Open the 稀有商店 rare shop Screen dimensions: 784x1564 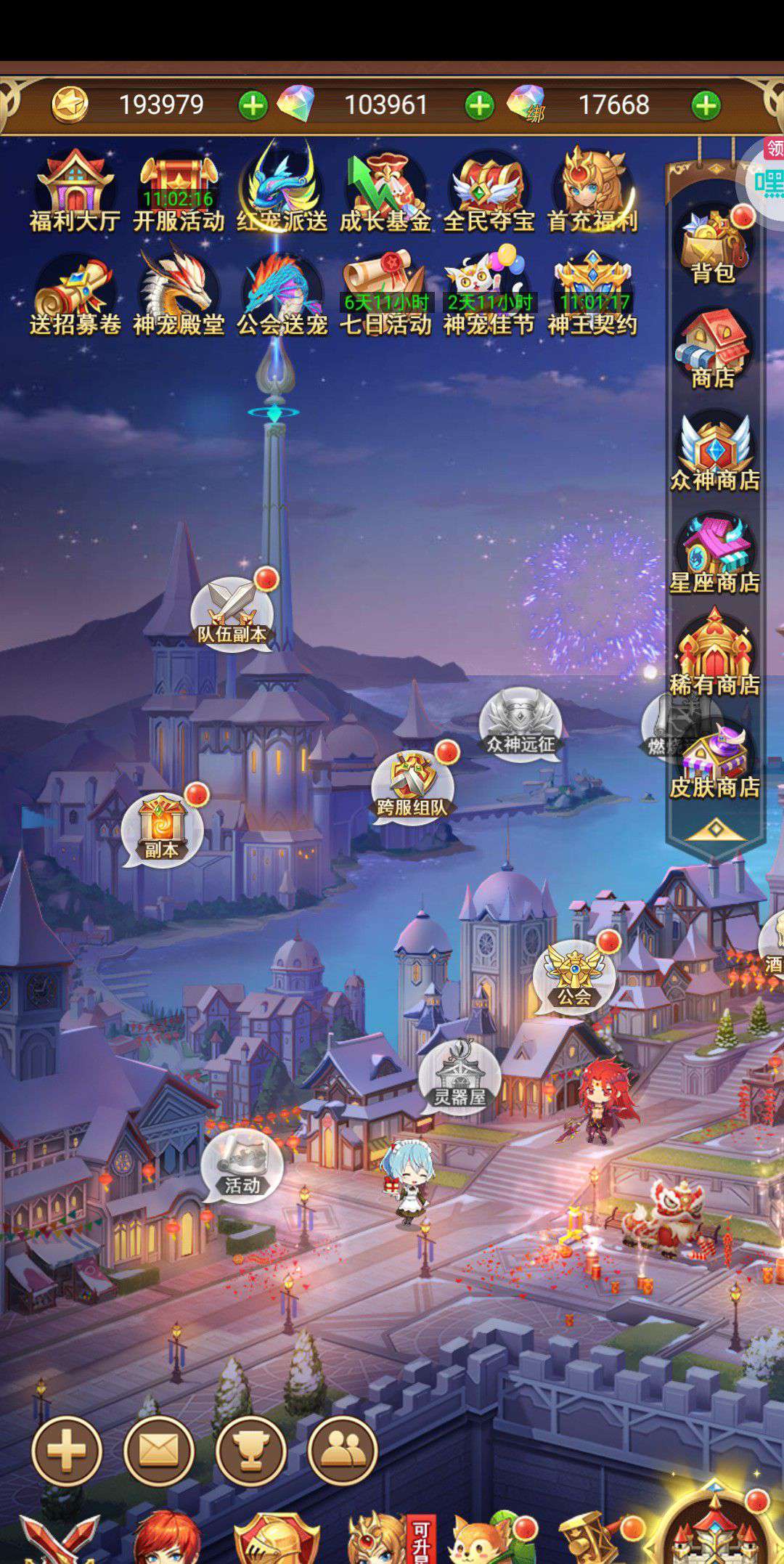[x=714, y=656]
